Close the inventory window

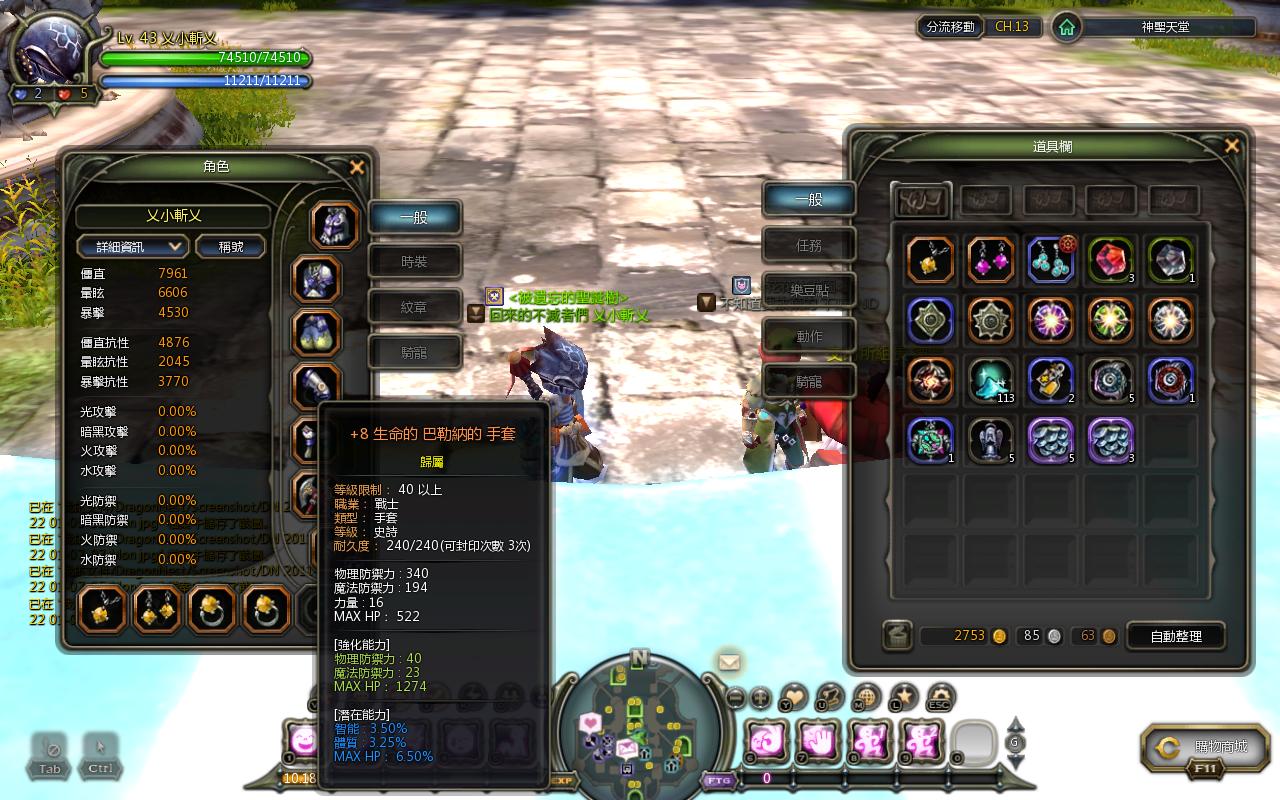coord(1232,146)
